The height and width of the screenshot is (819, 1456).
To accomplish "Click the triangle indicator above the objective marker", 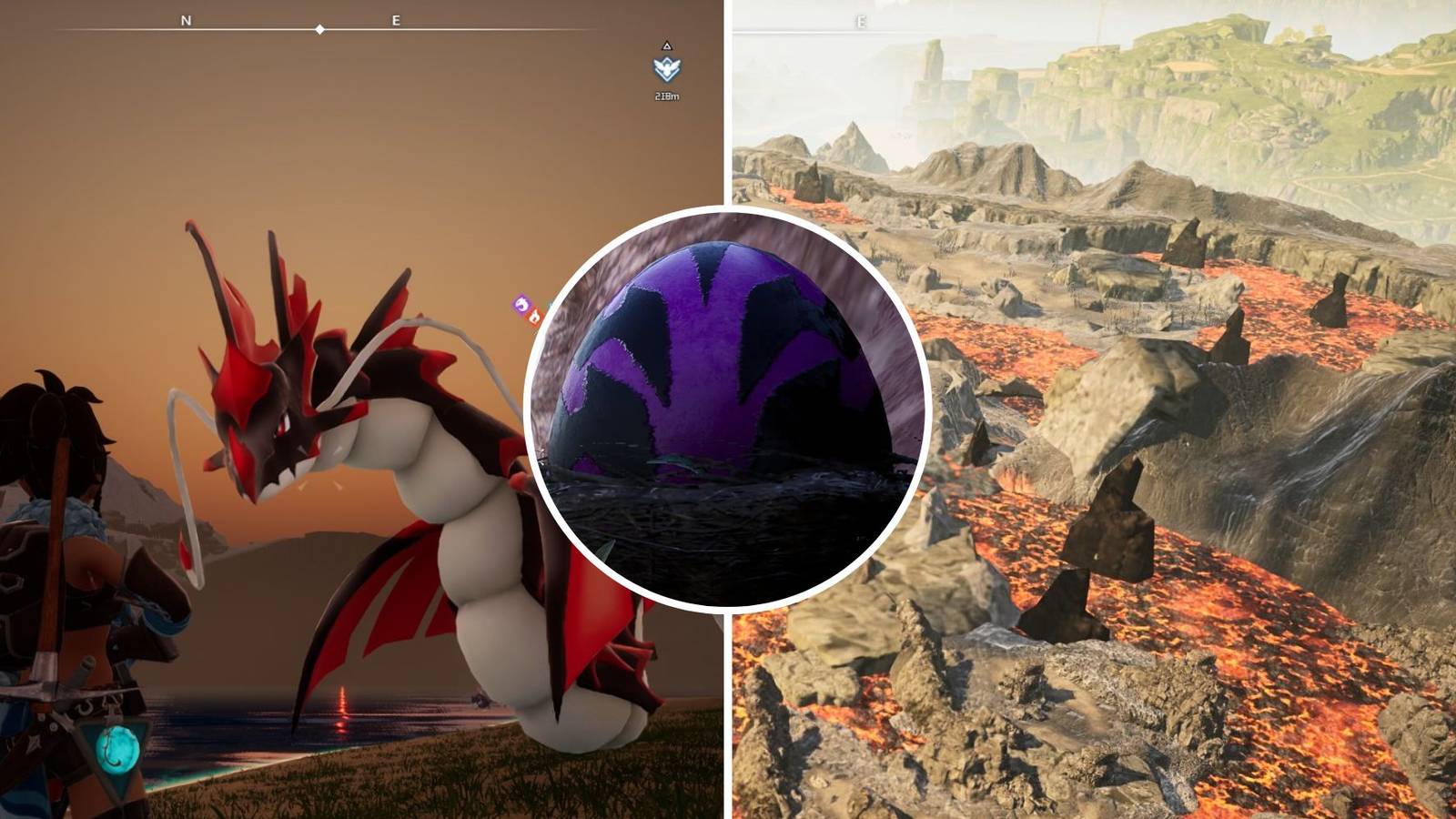I will 667,45.
